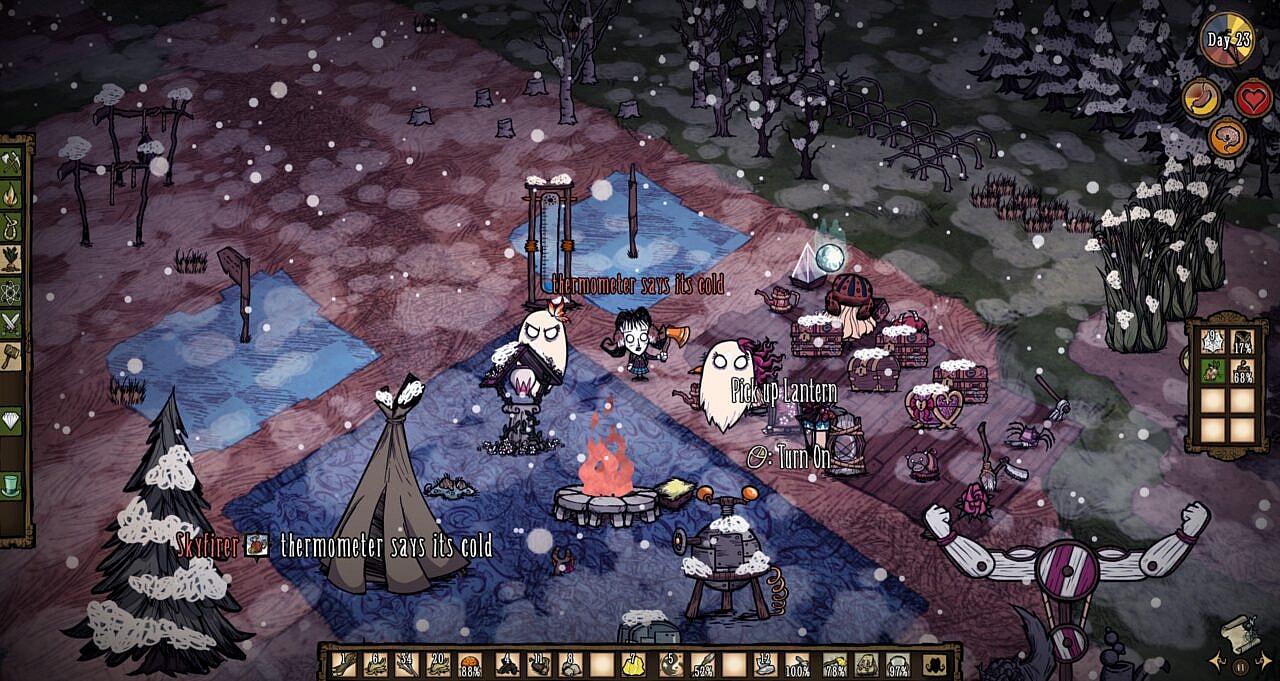Open the Science atom crafting tab
This screenshot has height=681, width=1280.
[11, 290]
